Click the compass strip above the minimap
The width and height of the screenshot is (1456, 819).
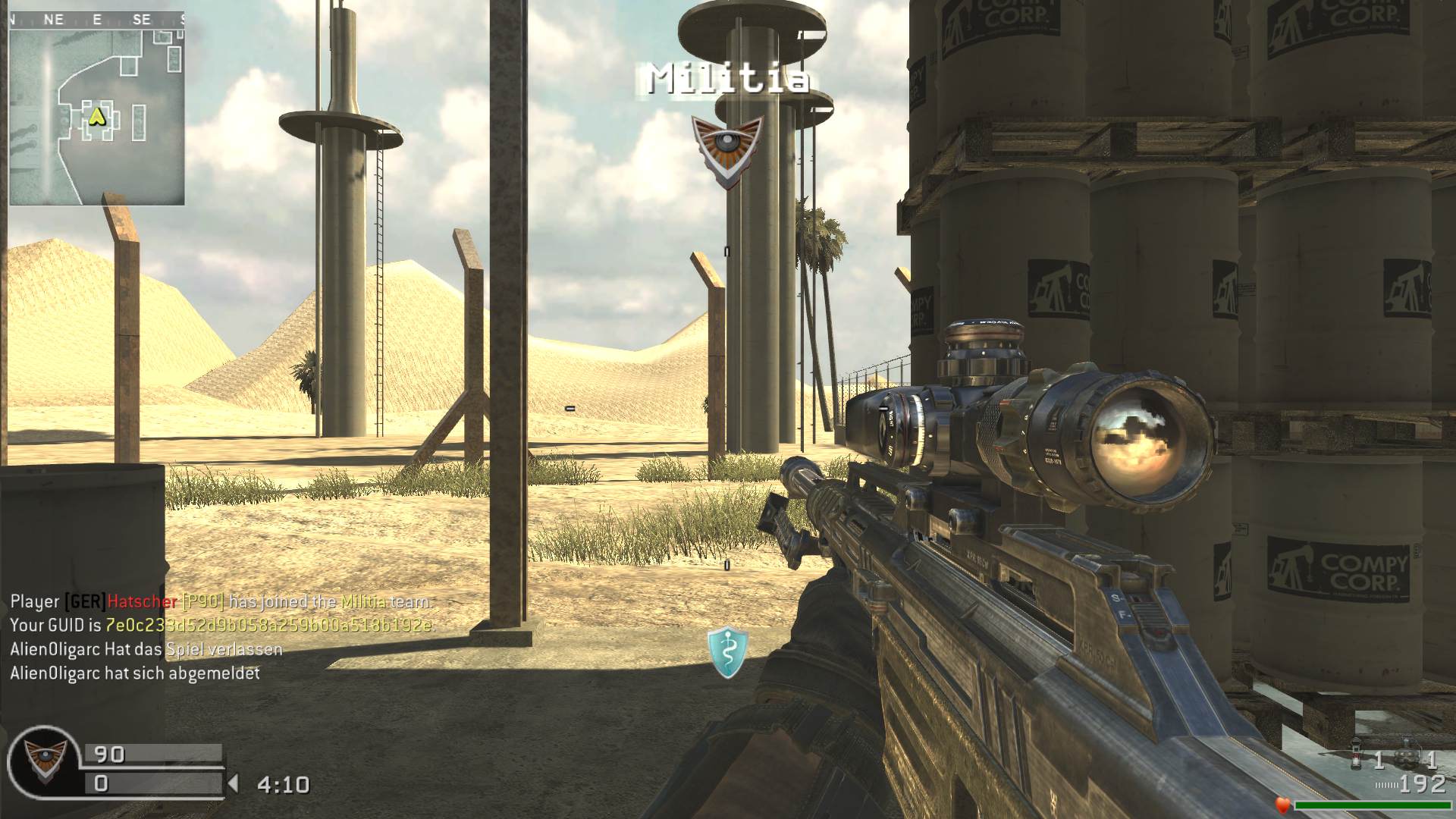(97, 20)
